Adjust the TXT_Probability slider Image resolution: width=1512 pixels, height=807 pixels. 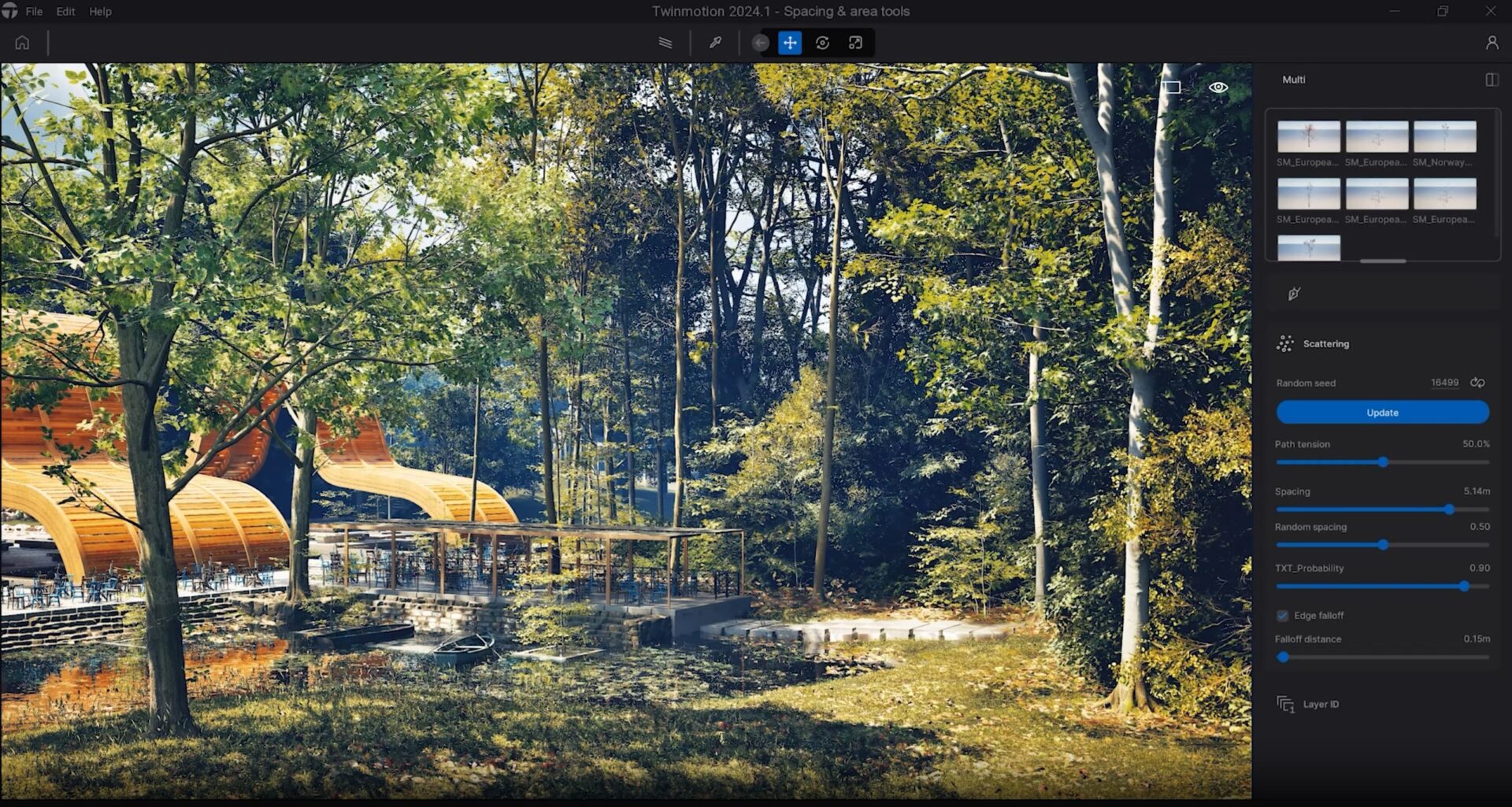(x=1464, y=586)
